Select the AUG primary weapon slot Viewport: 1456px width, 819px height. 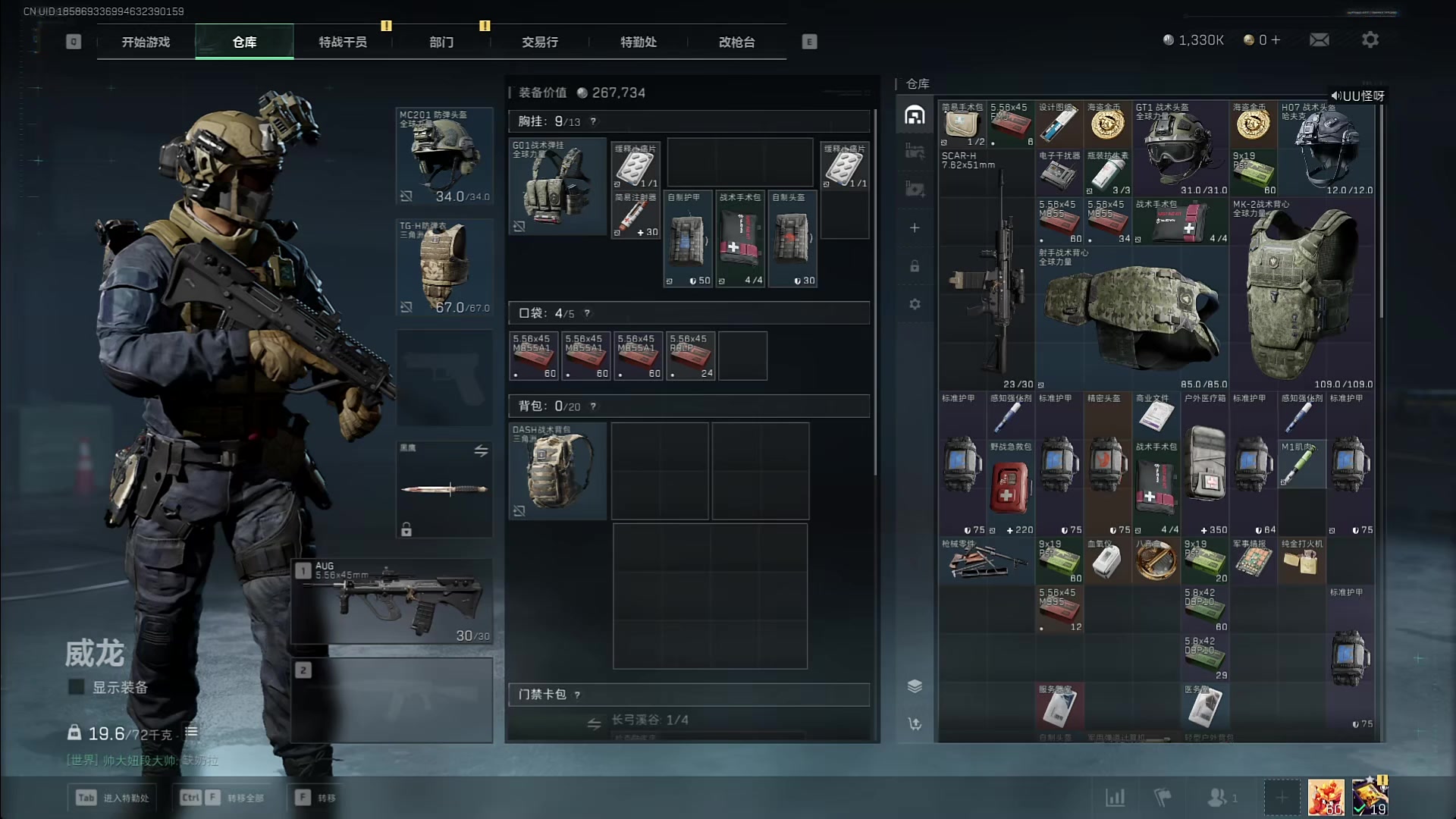pyautogui.click(x=392, y=601)
